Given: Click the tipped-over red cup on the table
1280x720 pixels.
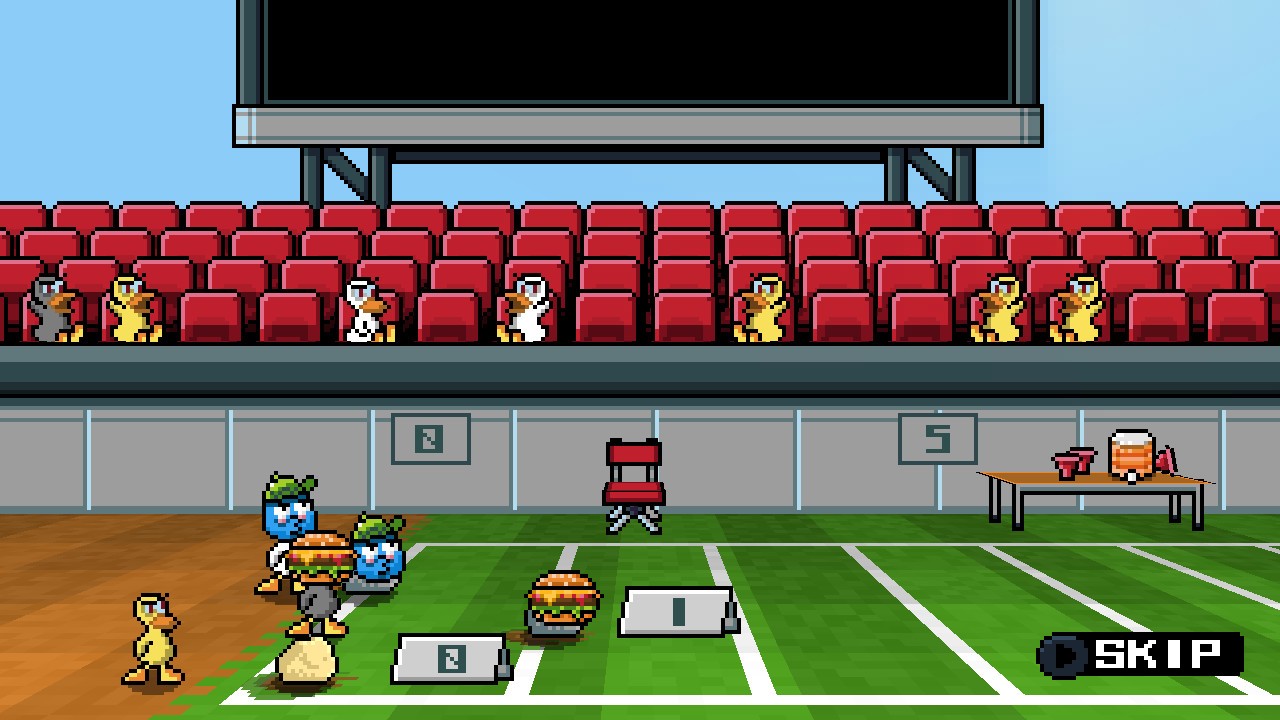Looking at the screenshot, I should [1165, 462].
